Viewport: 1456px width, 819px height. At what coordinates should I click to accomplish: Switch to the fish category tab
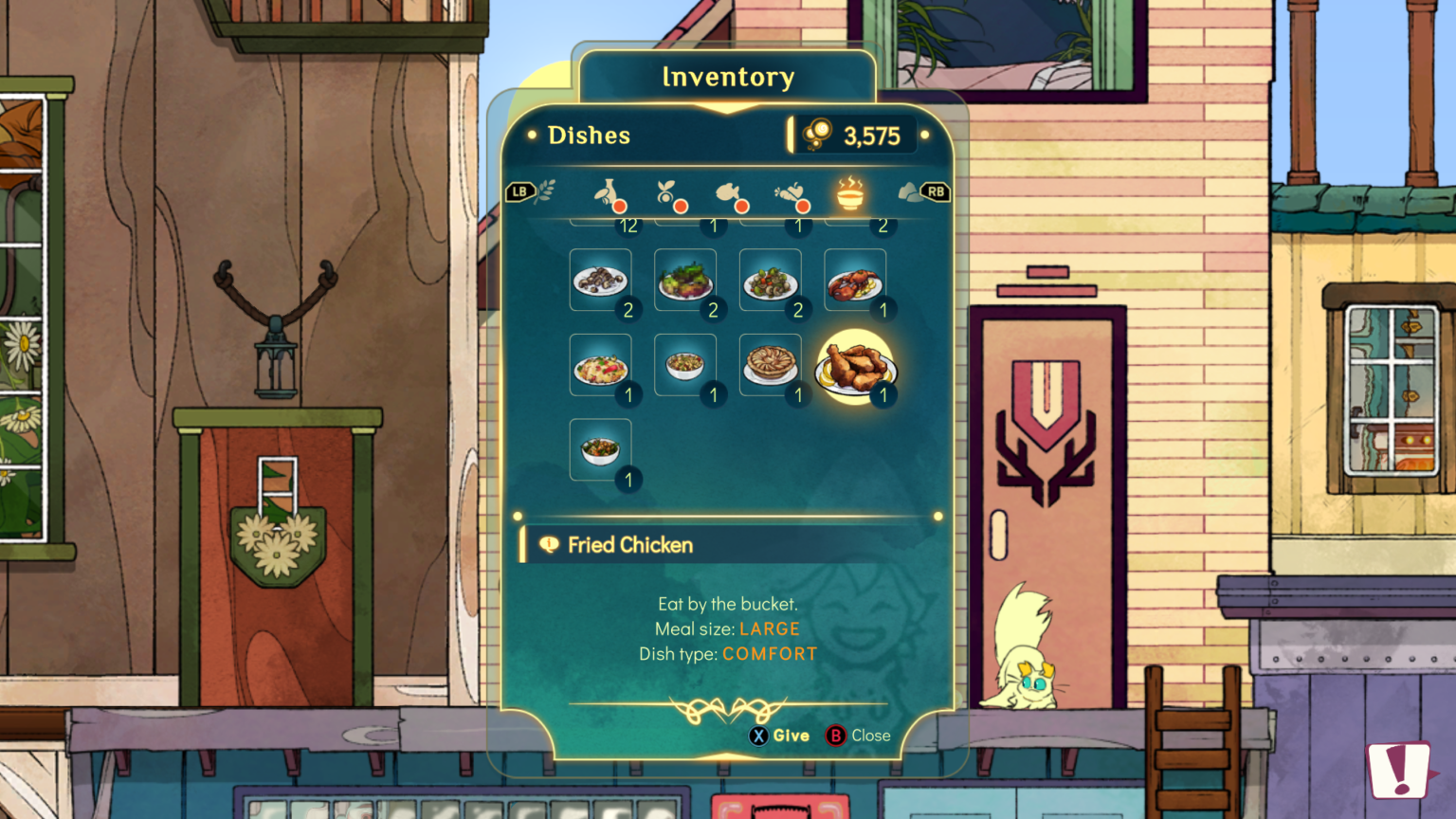pos(730,193)
